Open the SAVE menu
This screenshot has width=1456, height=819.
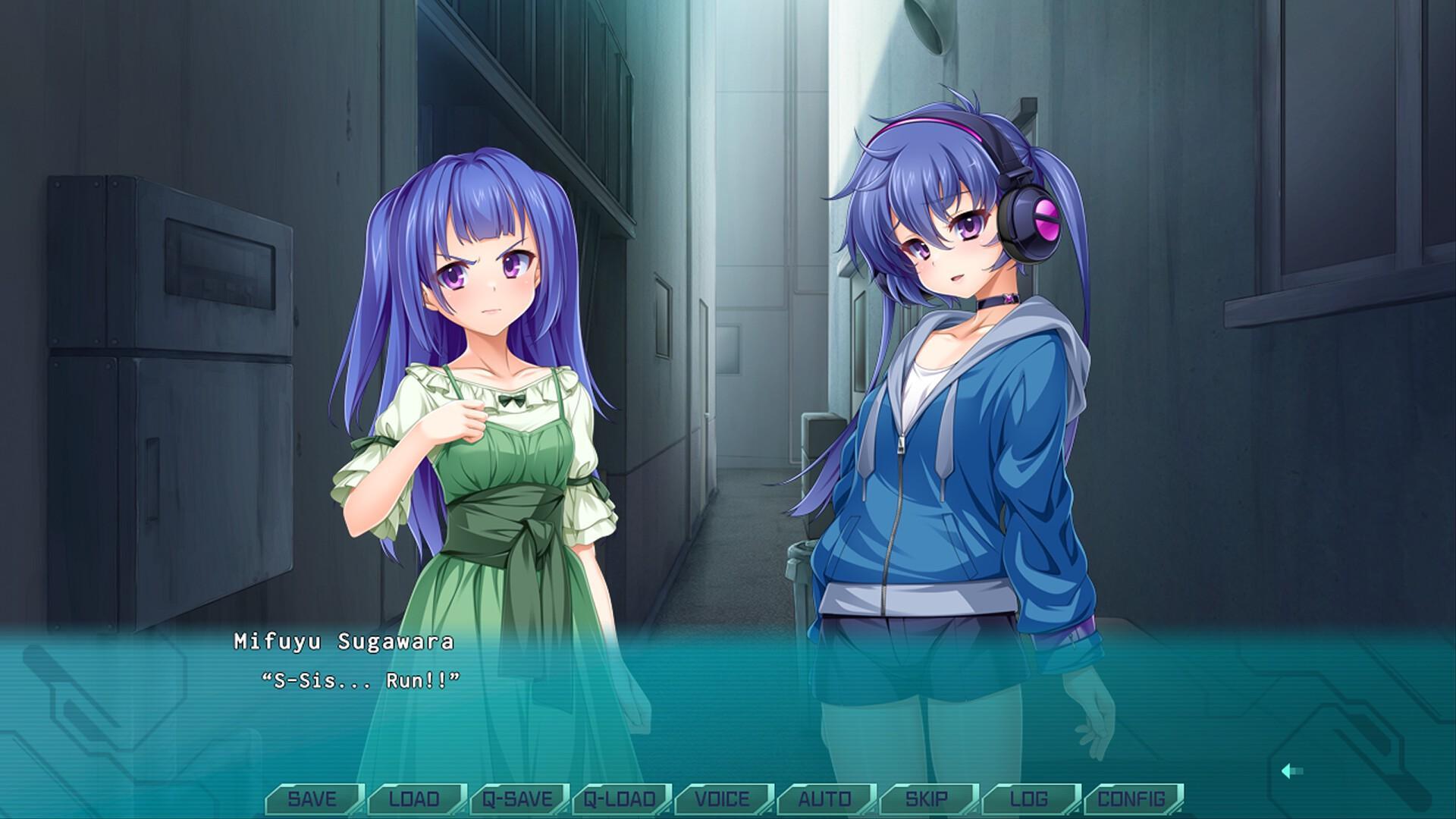click(x=312, y=799)
